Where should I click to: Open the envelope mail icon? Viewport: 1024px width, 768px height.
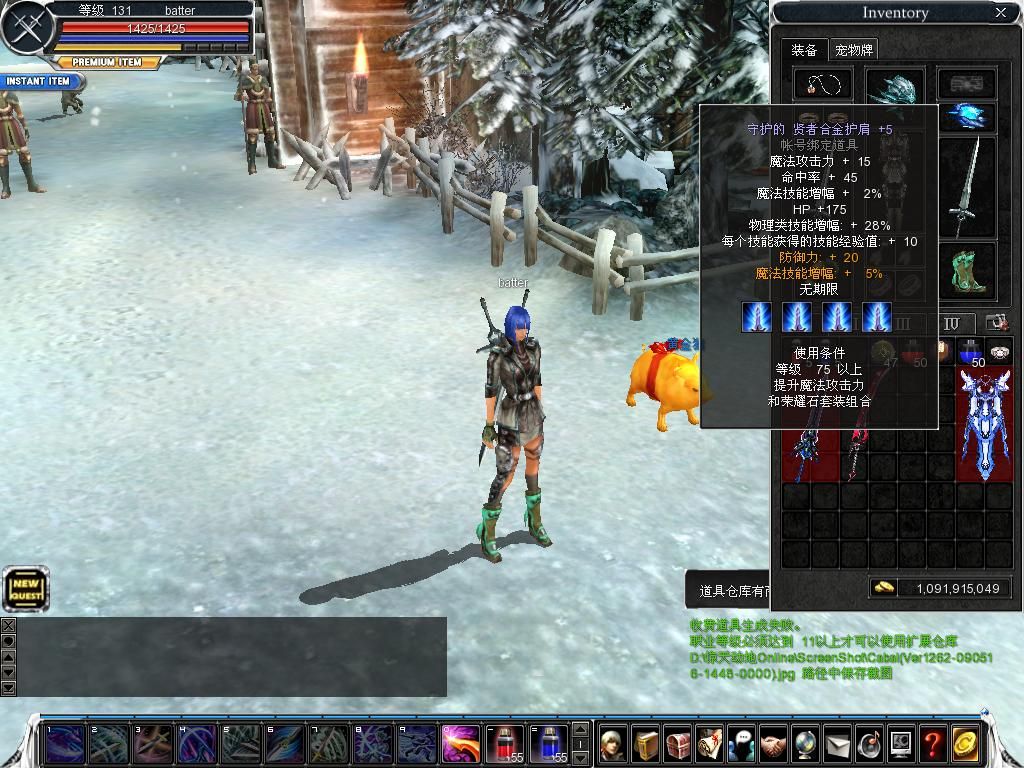pyautogui.click(x=837, y=743)
